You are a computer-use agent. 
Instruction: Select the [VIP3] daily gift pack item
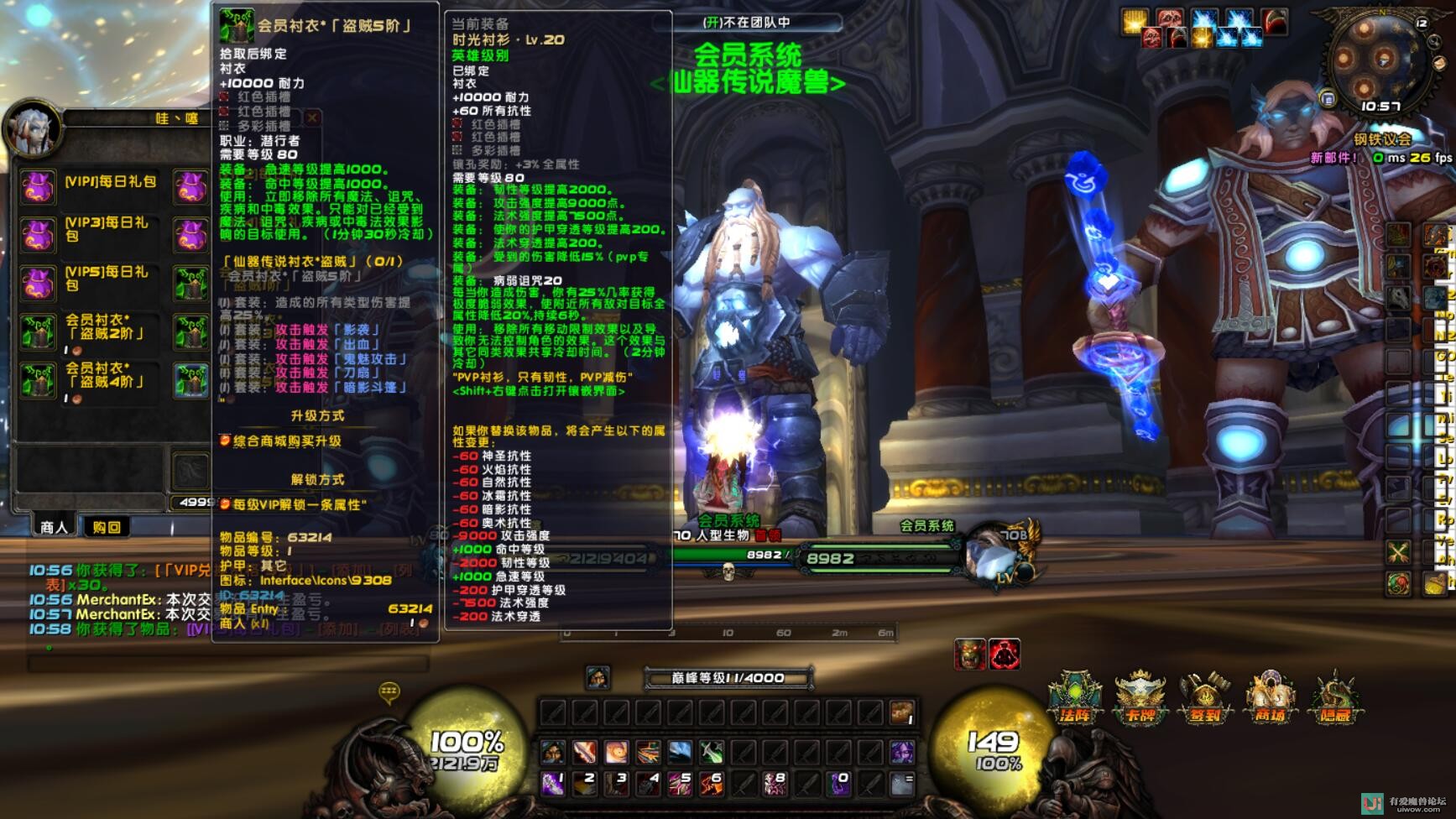coord(38,235)
